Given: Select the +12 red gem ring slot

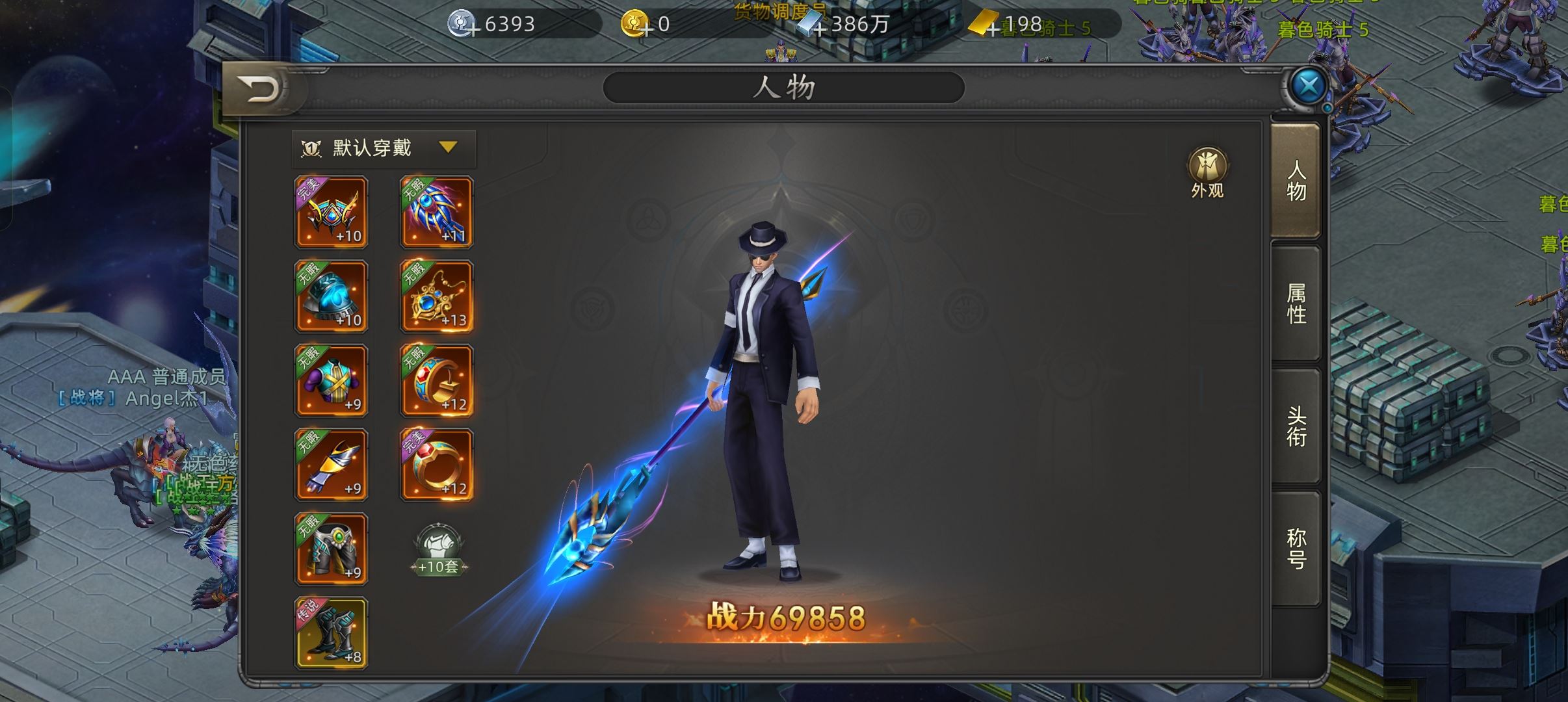Looking at the screenshot, I should (437, 465).
